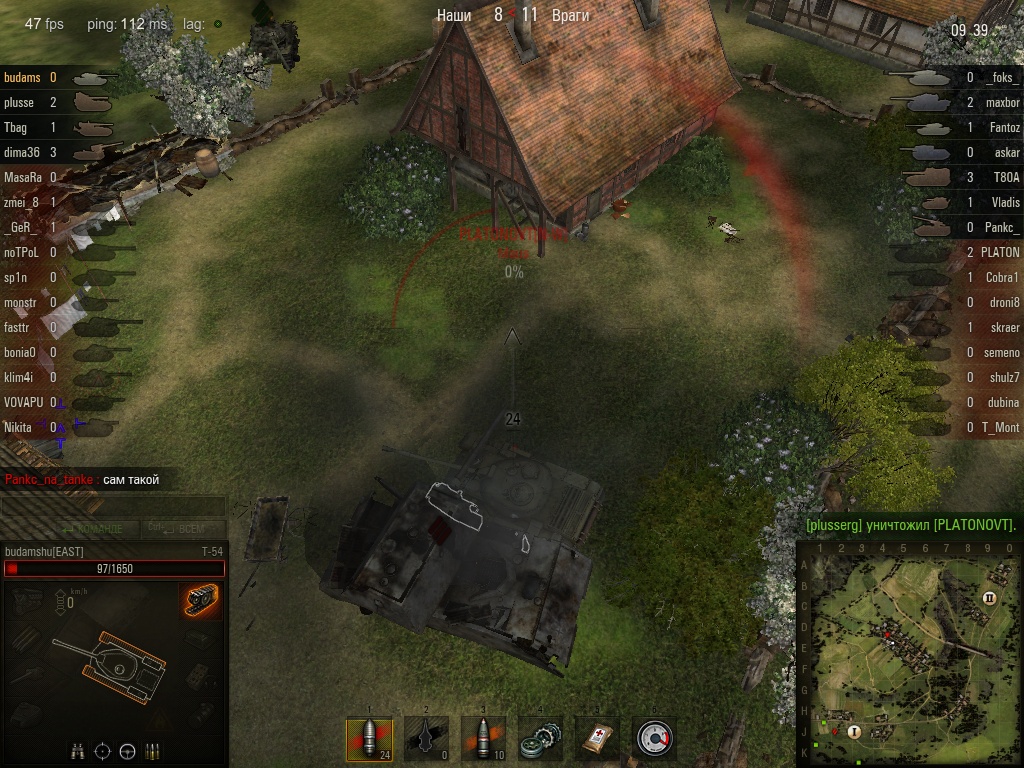1024x768 pixels.
Task: Send chat message to team with КОМАНДЕ
Action: pyautogui.click(x=92, y=528)
